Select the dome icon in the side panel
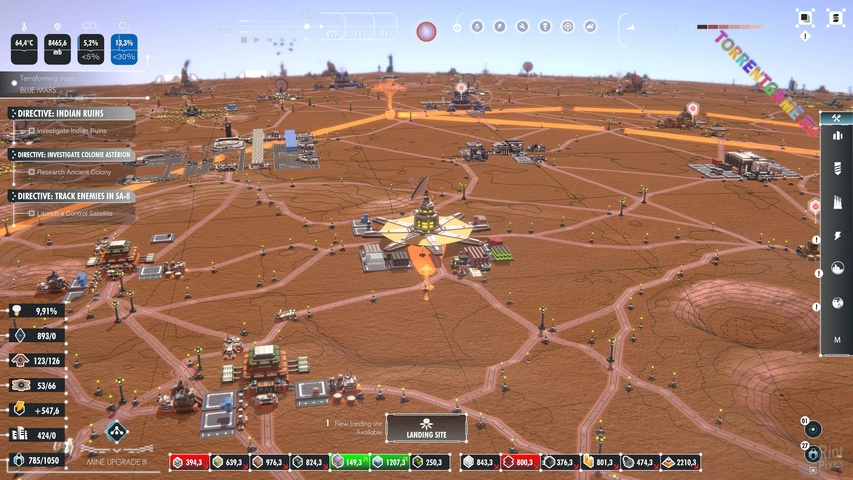Viewport: 853px width, 480px height. tap(837, 268)
